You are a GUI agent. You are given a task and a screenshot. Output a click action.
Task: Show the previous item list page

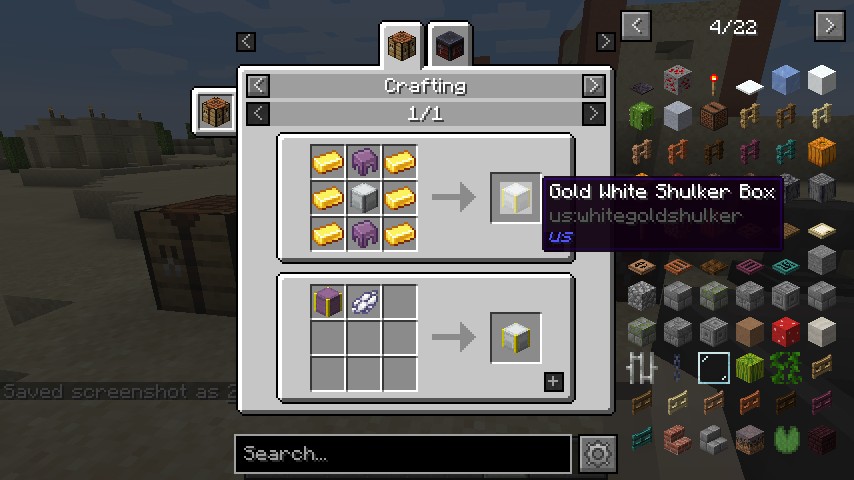click(636, 26)
